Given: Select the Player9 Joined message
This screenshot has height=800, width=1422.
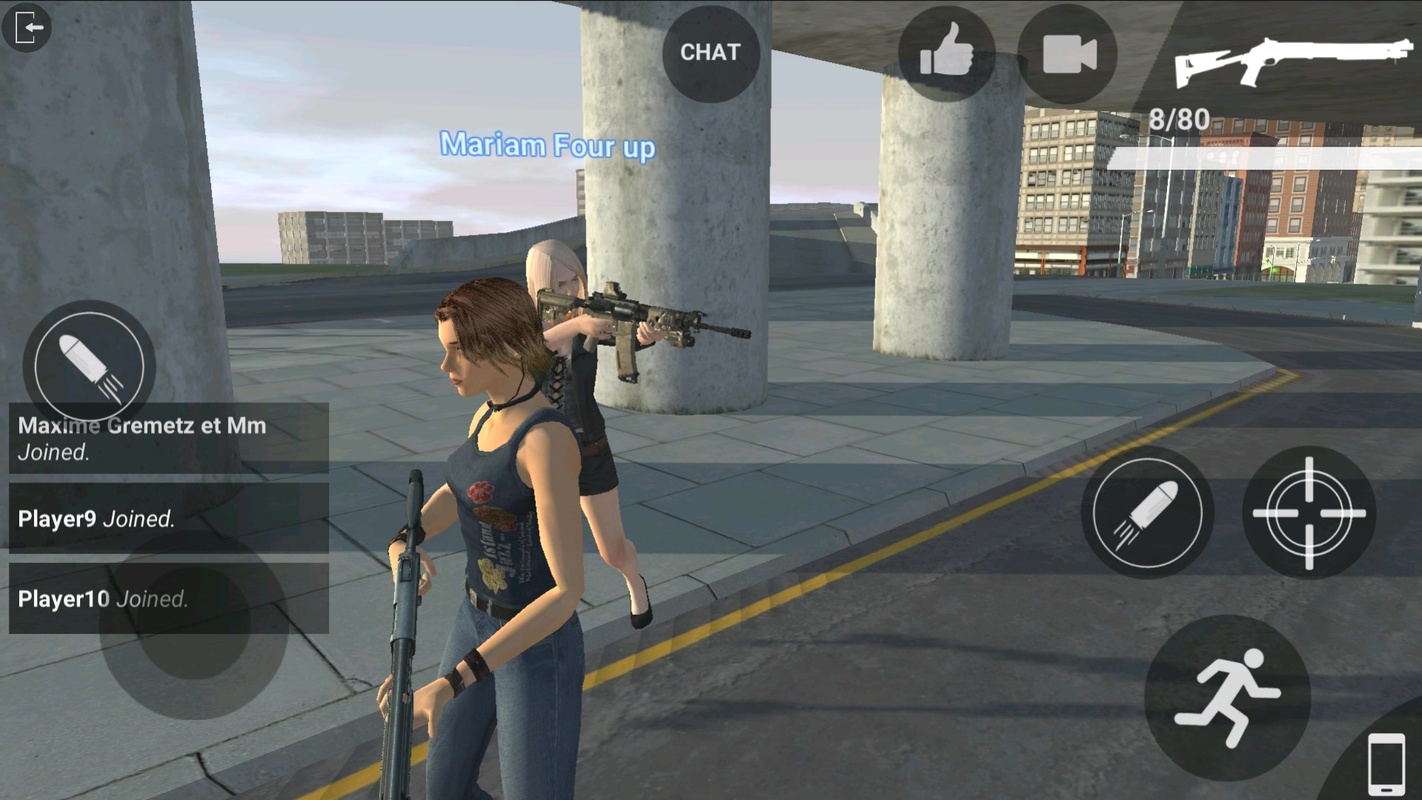Looking at the screenshot, I should [168, 518].
